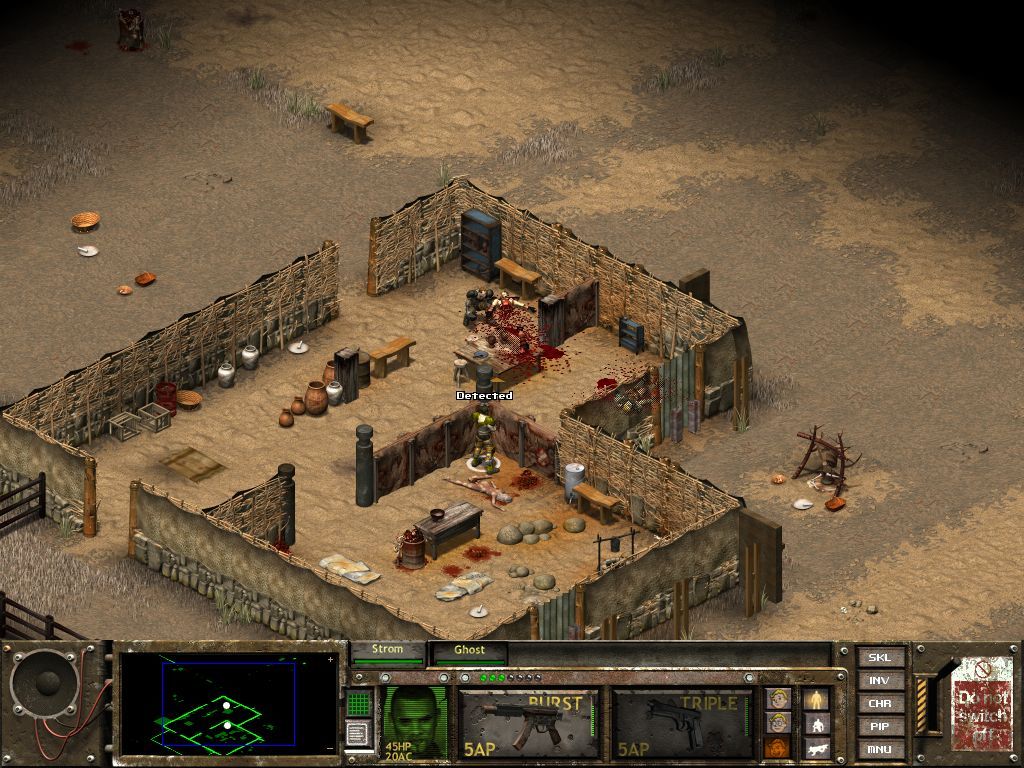This screenshot has height=768, width=1024.
Task: Click the character portrait
Action: pyautogui.click(x=415, y=720)
